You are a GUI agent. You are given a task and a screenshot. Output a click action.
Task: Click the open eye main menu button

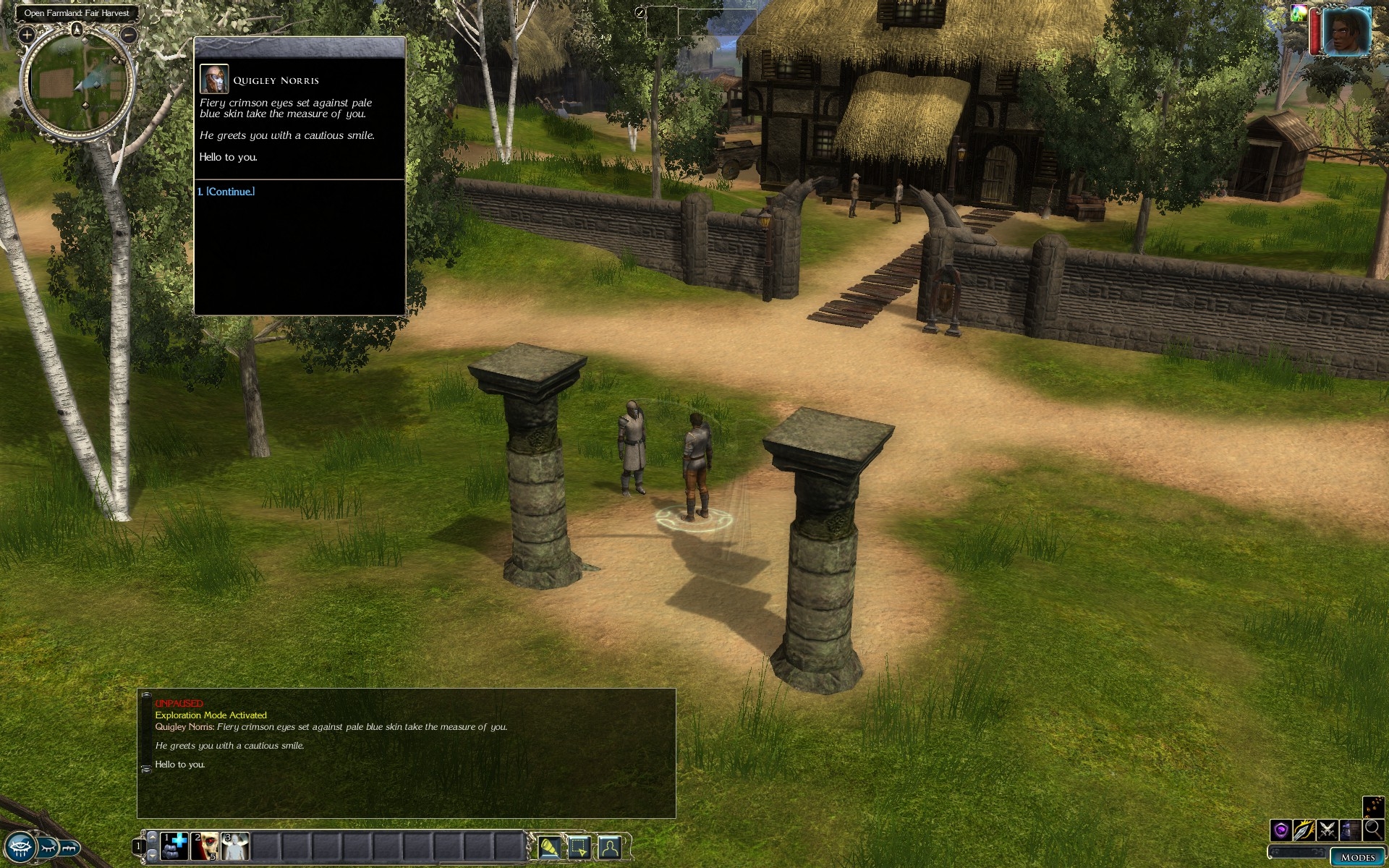(x=20, y=846)
